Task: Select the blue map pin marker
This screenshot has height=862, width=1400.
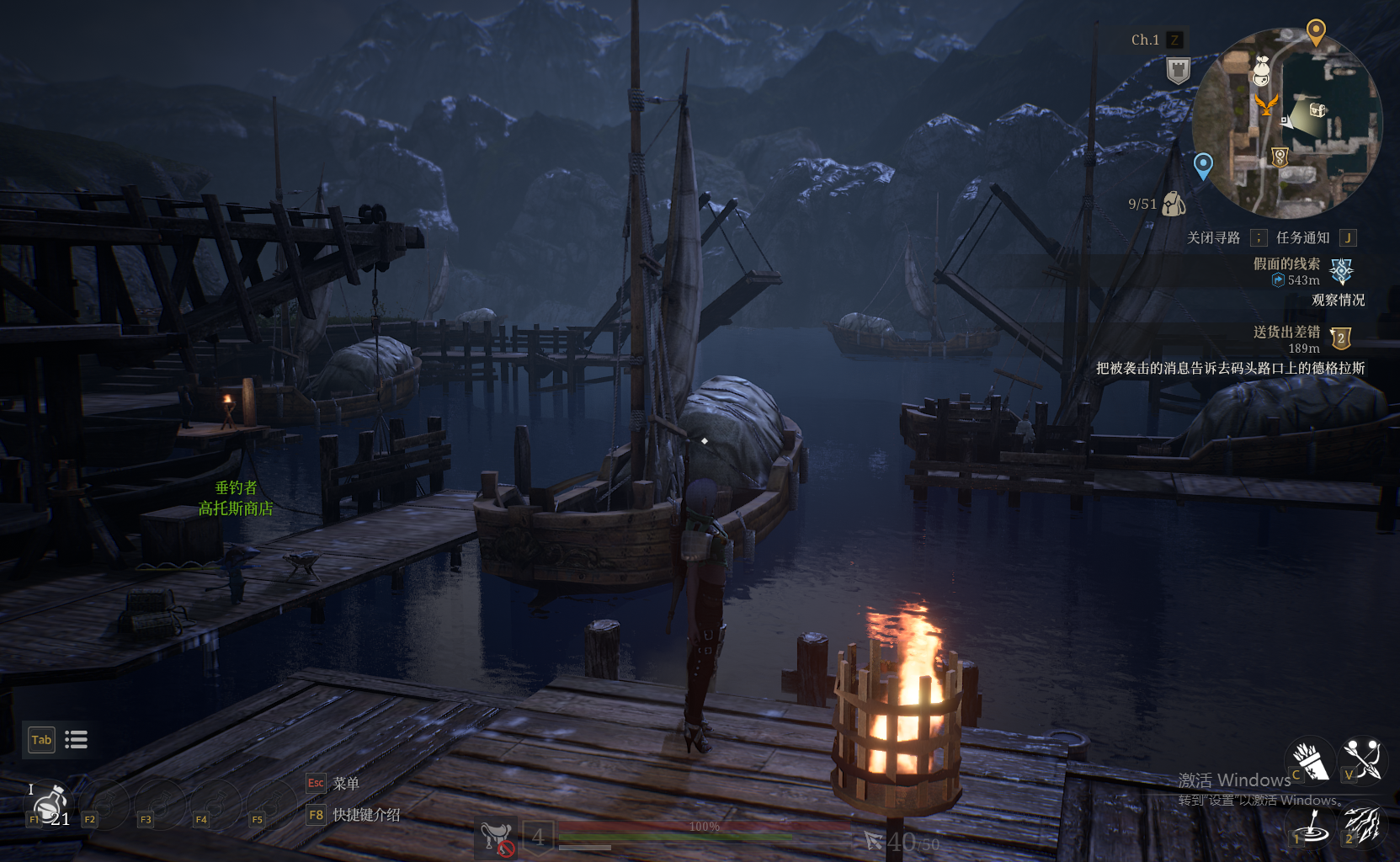Action: [x=1203, y=164]
